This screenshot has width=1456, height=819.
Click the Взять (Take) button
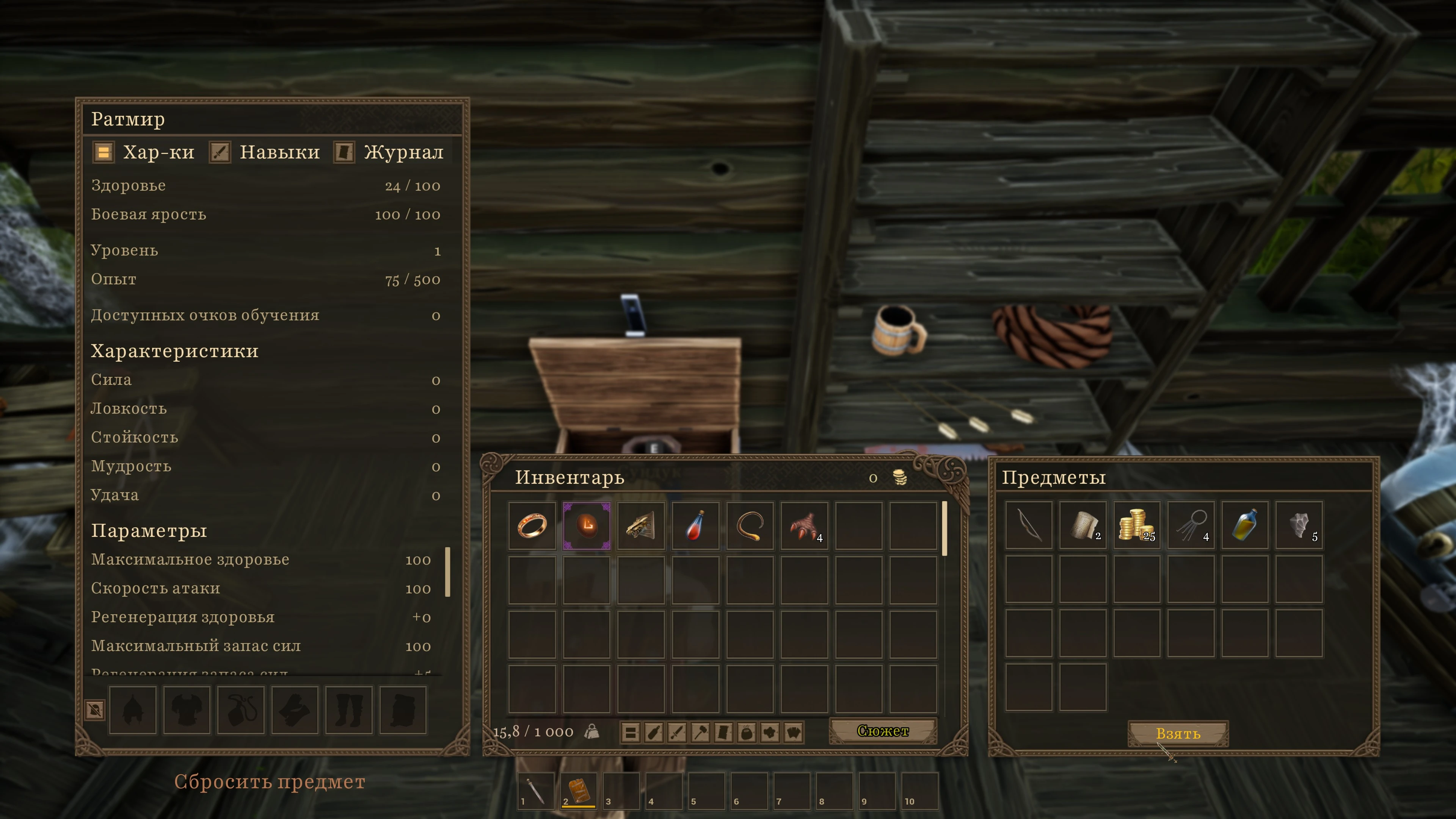(x=1178, y=733)
